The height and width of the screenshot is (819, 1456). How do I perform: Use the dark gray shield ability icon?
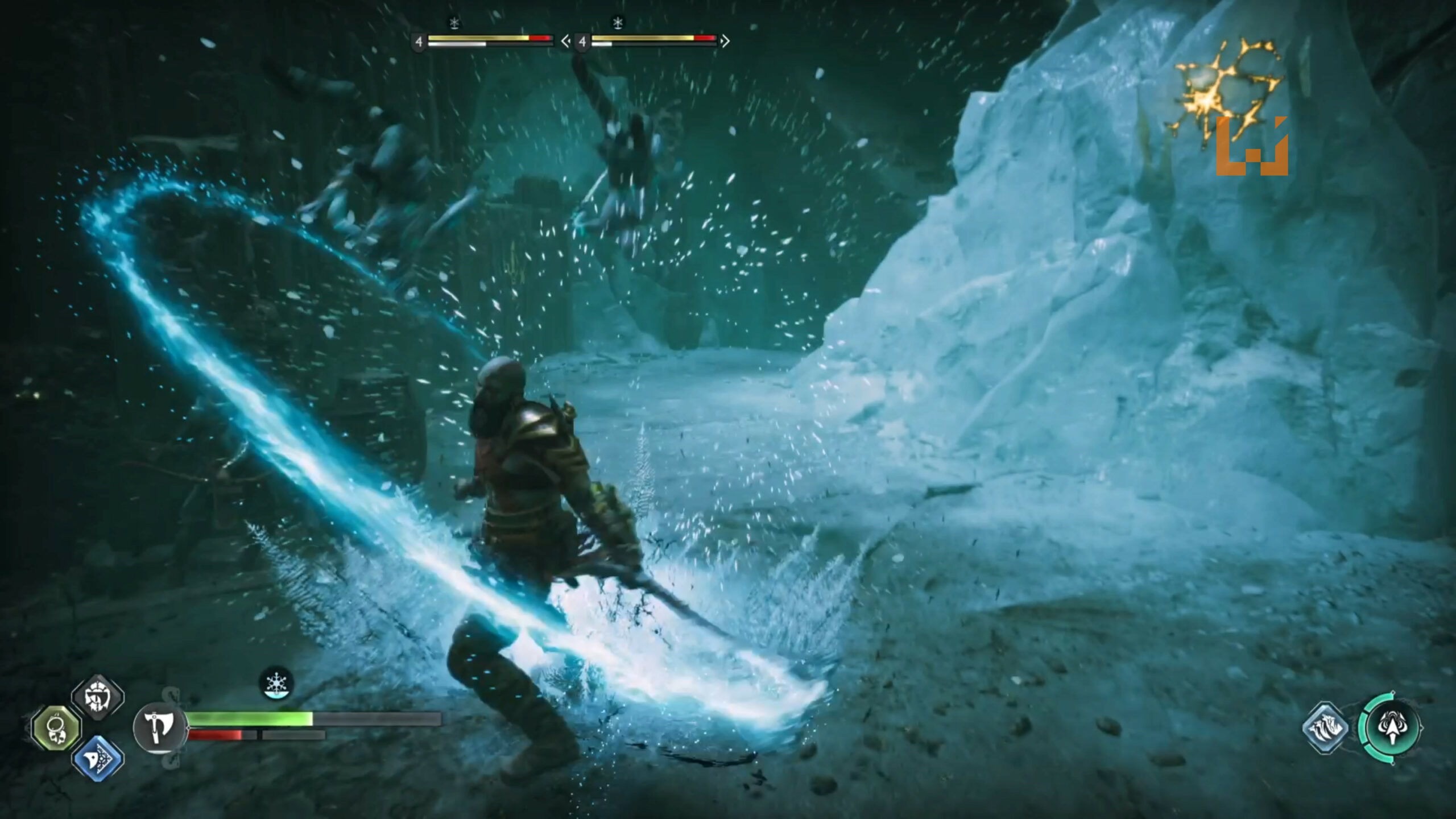click(x=98, y=697)
